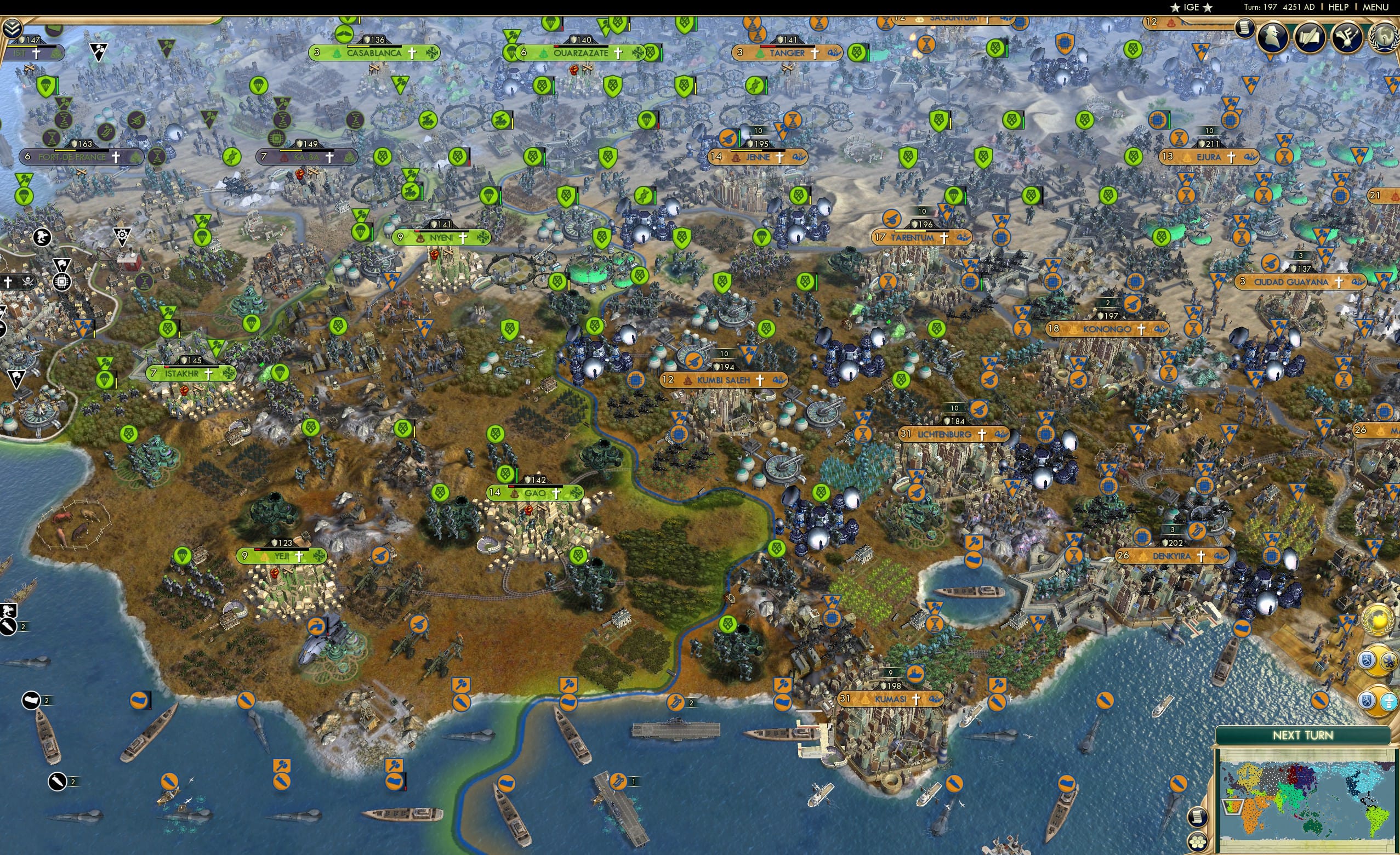Collapse the notification stack with the top-left chevron

(13, 27)
